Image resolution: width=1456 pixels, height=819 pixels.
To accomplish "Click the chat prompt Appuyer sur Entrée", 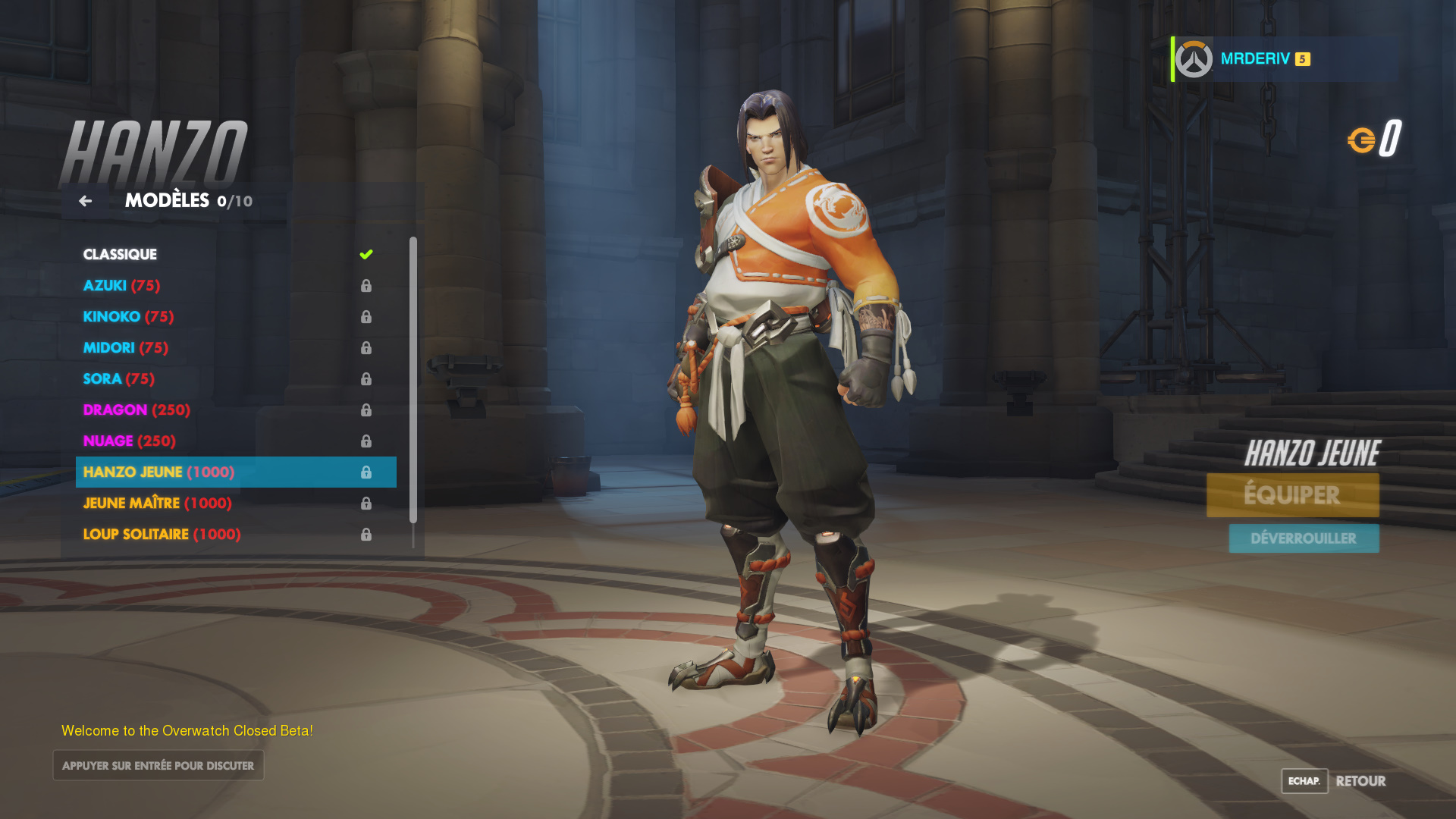I will 158,765.
